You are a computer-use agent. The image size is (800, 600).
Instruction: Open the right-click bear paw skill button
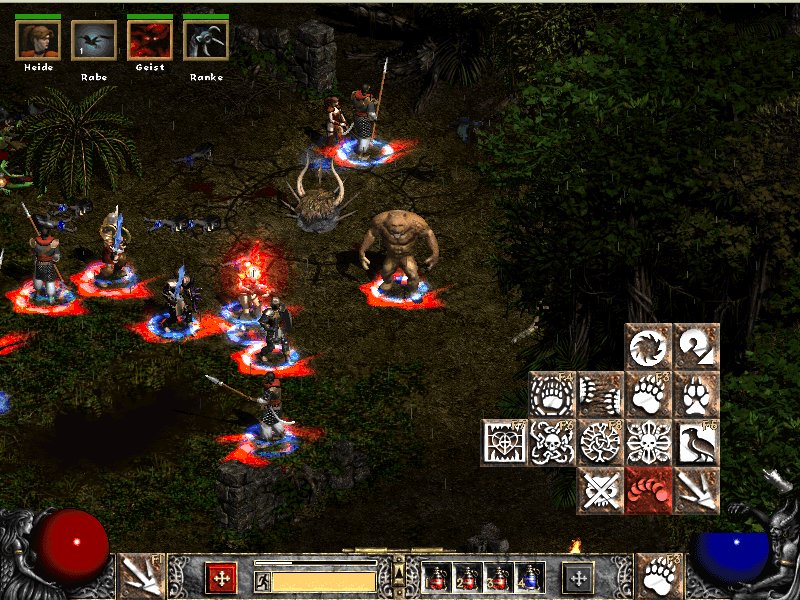click(659, 576)
